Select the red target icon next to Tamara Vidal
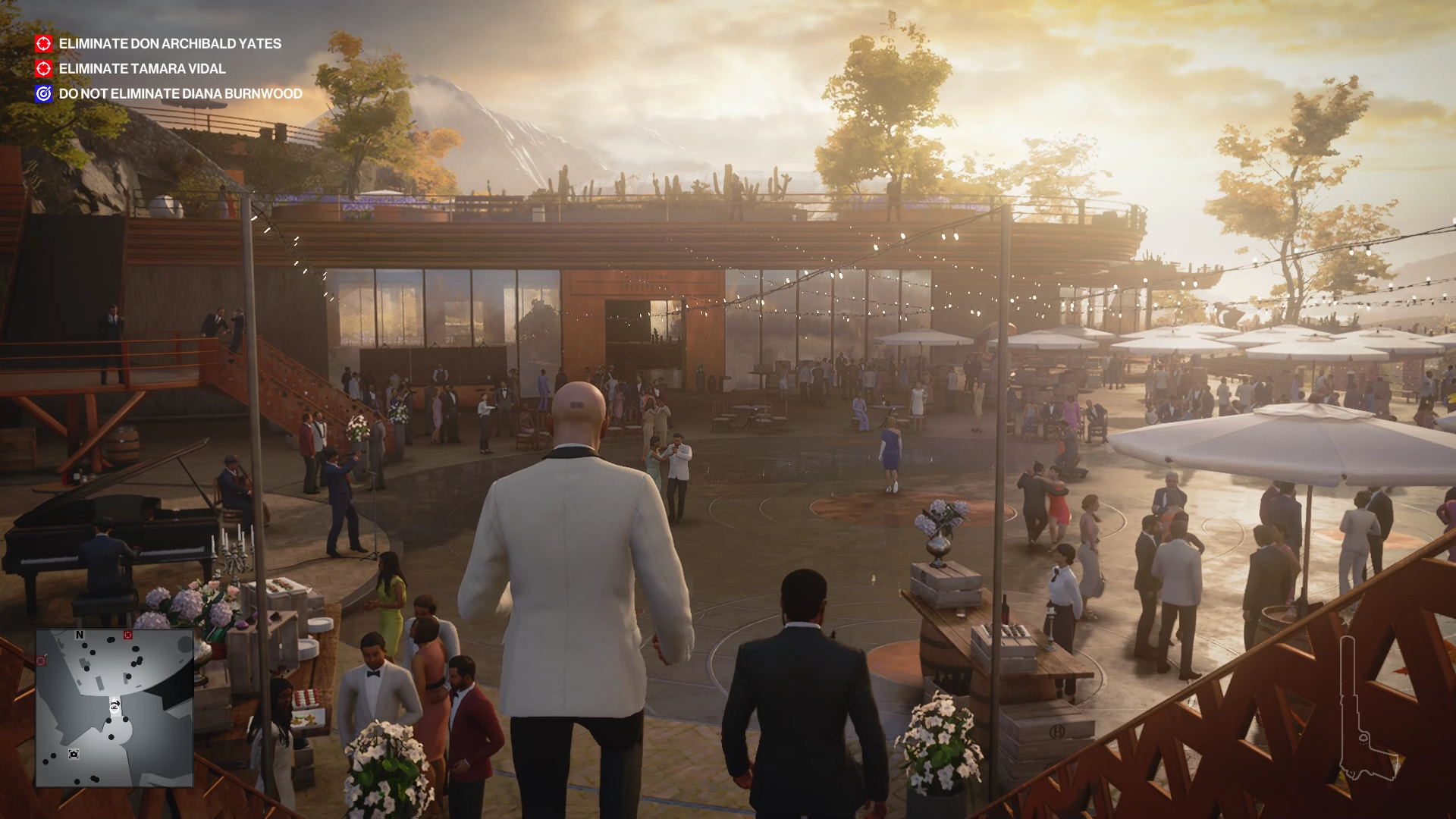The height and width of the screenshot is (819, 1456). [x=43, y=69]
